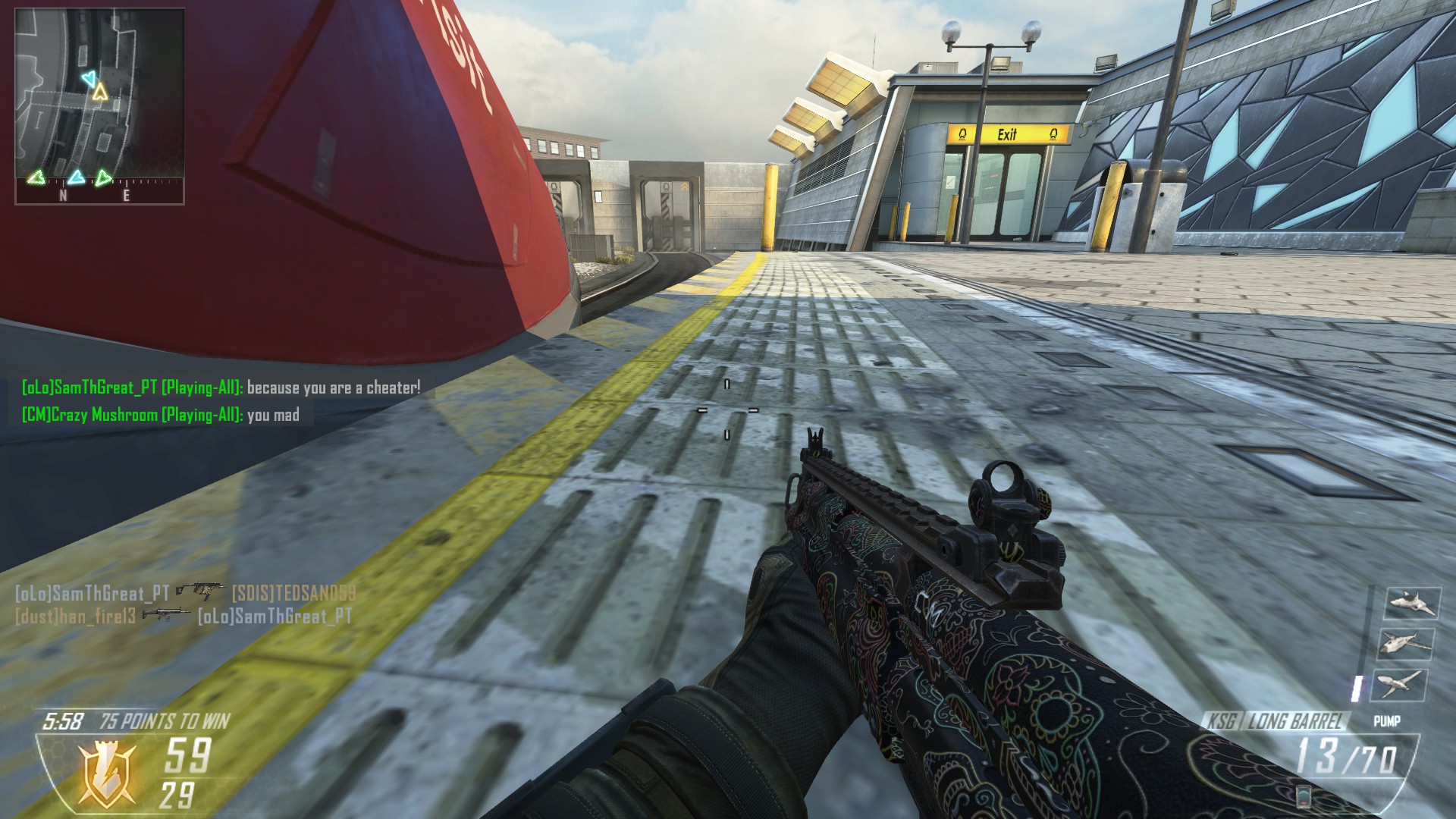This screenshot has height=819, width=1456.
Task: Select the twin-tail fighter jet scorestreak icon
Action: click(1412, 604)
